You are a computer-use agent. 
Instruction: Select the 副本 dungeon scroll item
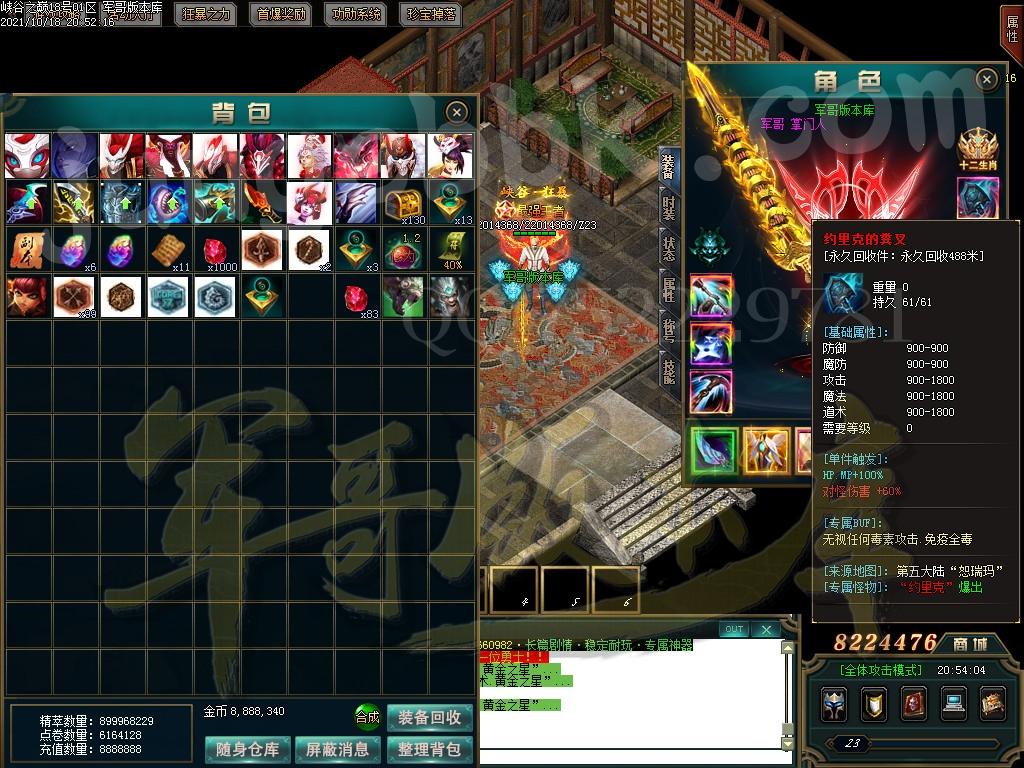coord(27,249)
